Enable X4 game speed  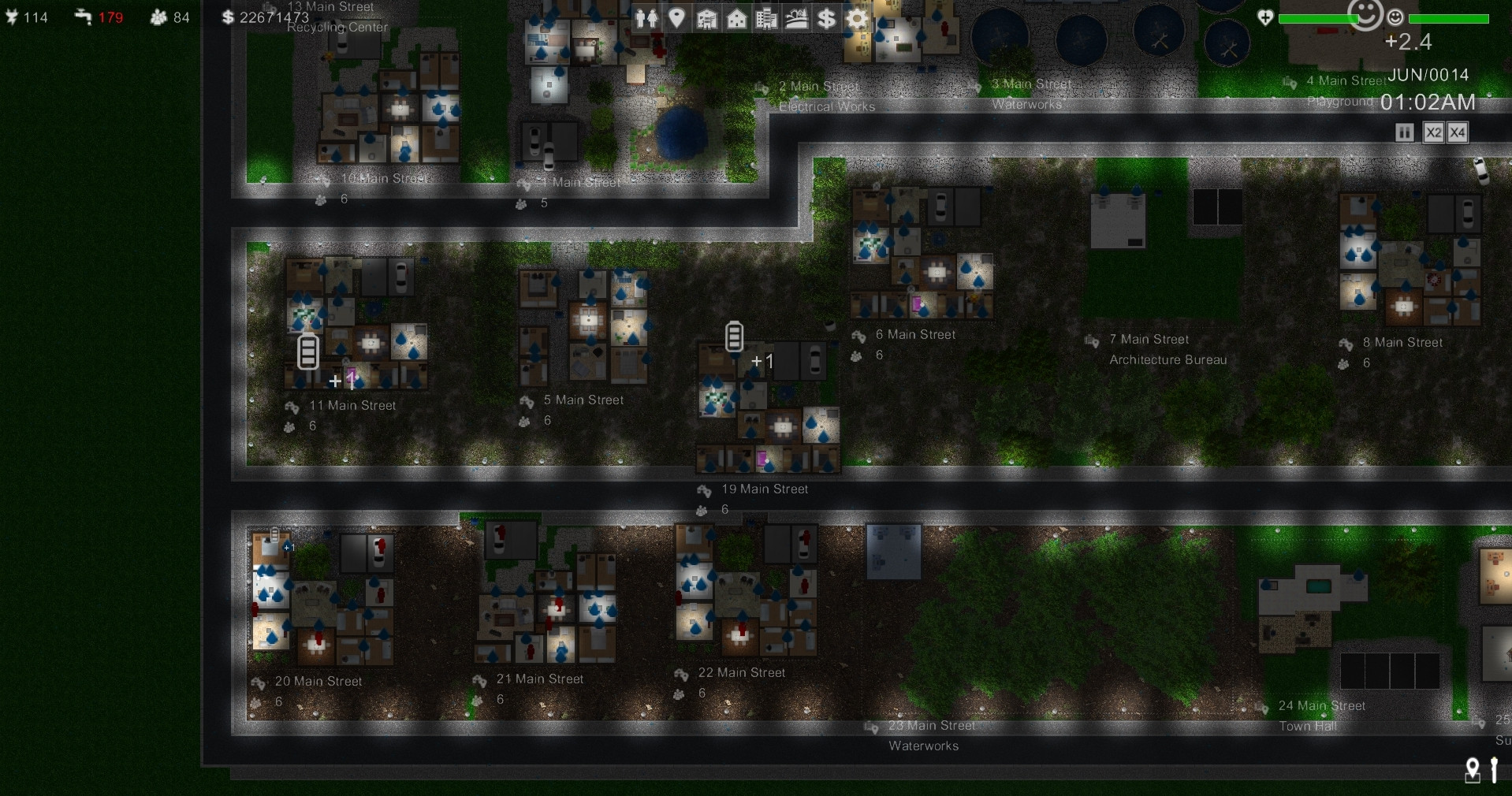[x=1458, y=132]
